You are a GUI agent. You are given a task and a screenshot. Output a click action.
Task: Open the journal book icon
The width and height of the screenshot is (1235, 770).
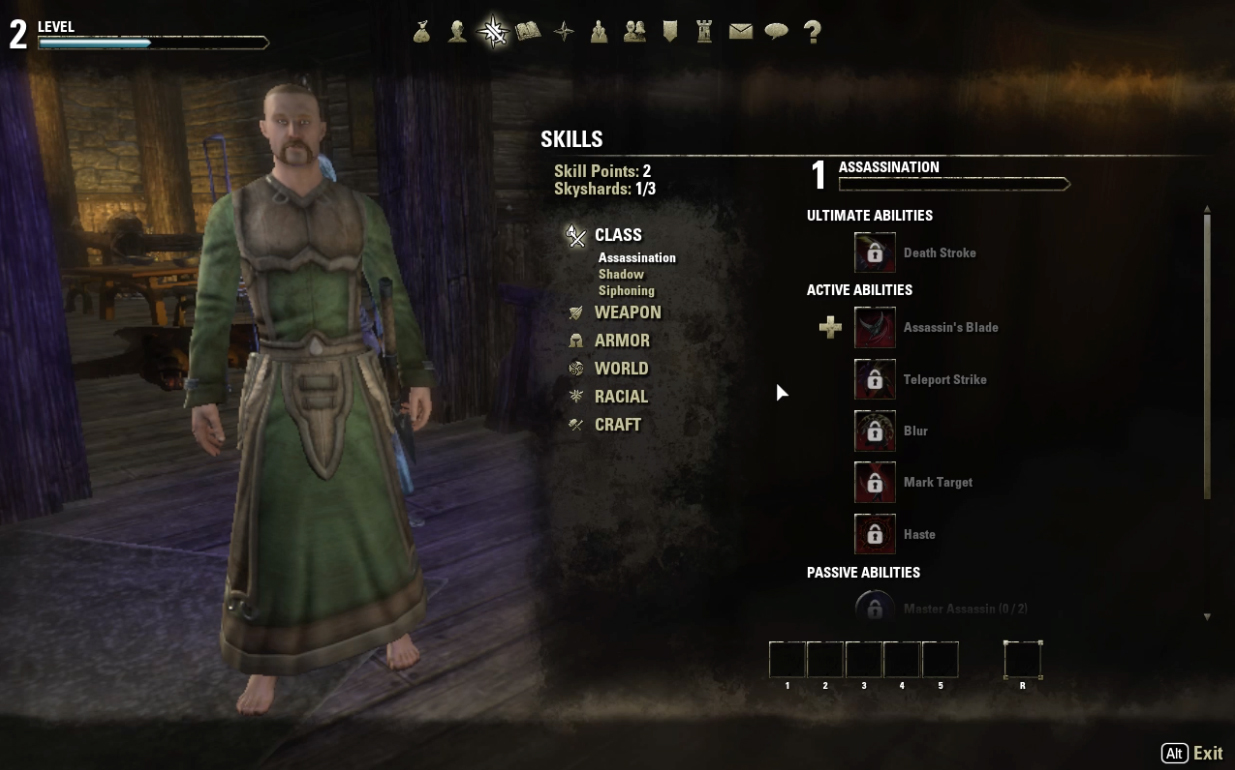click(x=528, y=32)
